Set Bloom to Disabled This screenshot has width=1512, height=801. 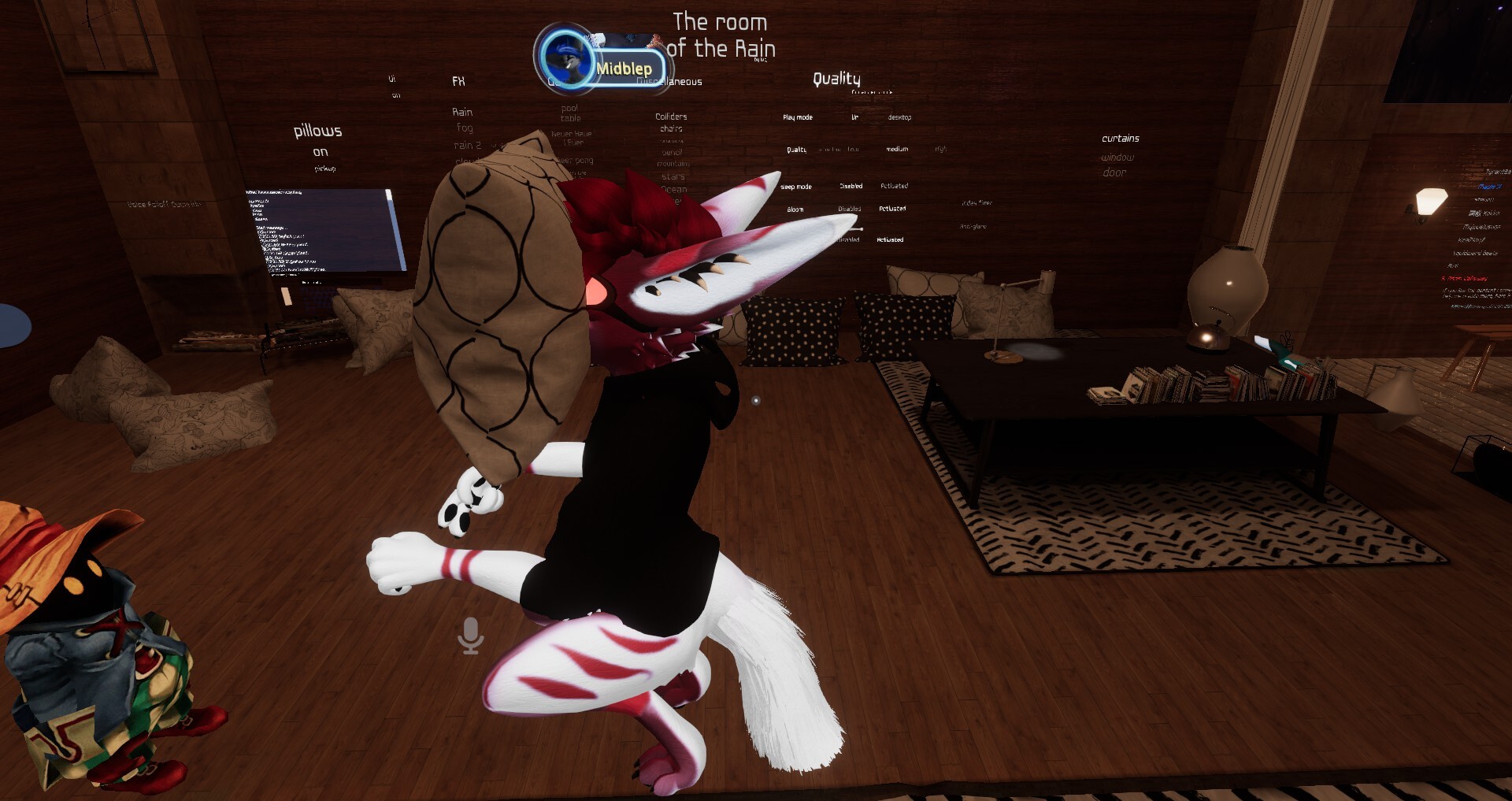849,210
